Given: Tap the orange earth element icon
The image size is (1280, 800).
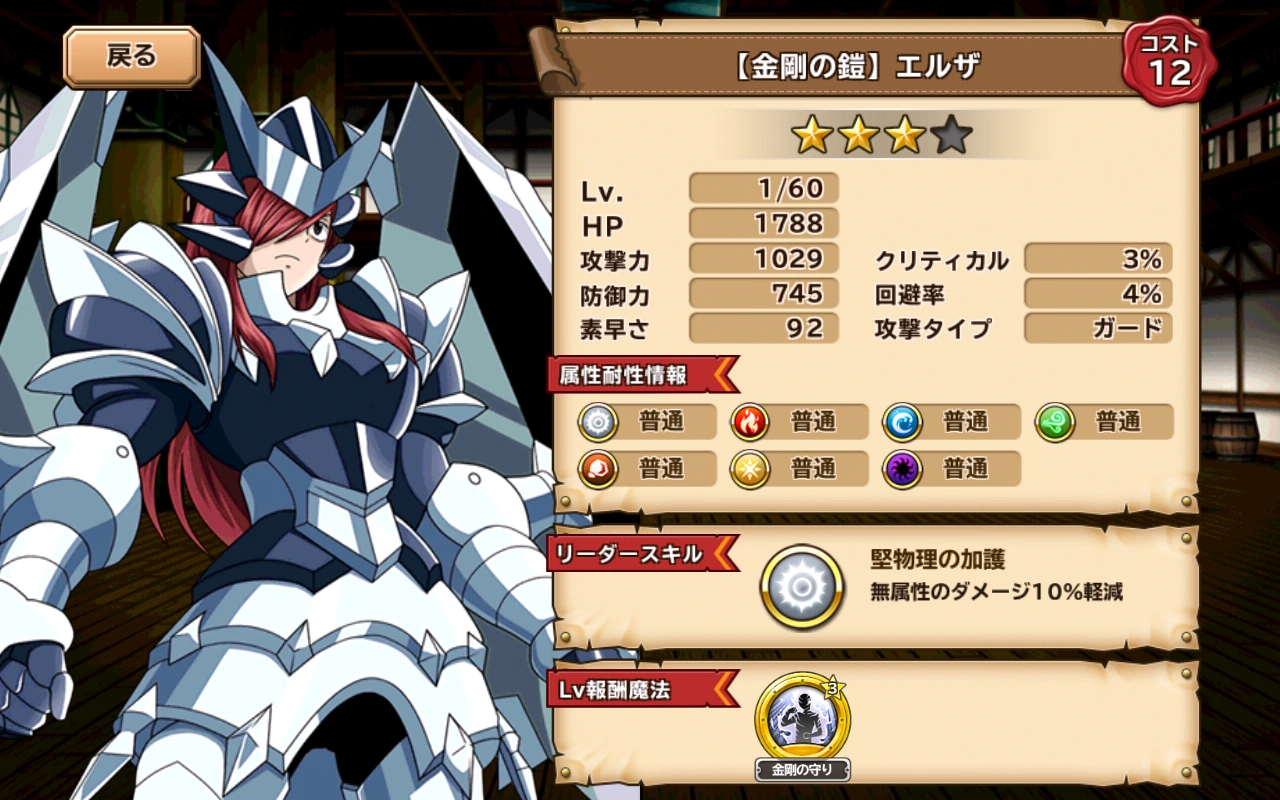Looking at the screenshot, I should pos(598,469).
